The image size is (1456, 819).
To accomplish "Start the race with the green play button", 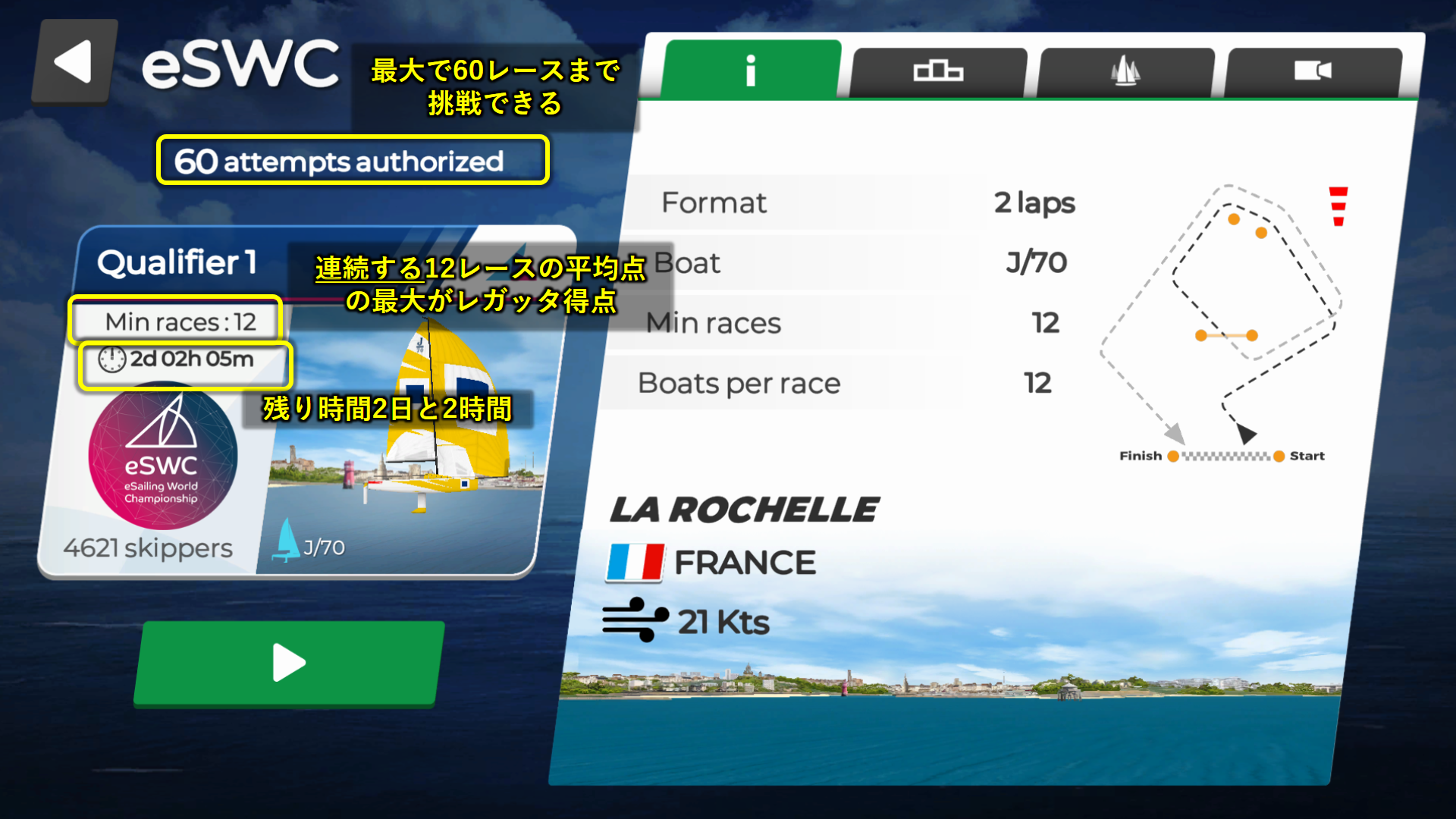I will click(x=289, y=663).
